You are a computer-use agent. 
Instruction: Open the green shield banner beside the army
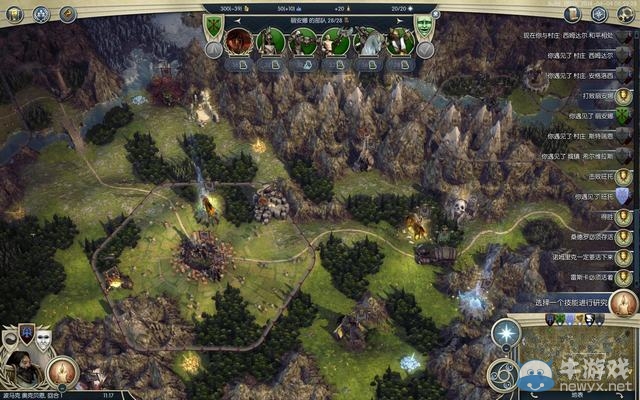click(x=213, y=24)
